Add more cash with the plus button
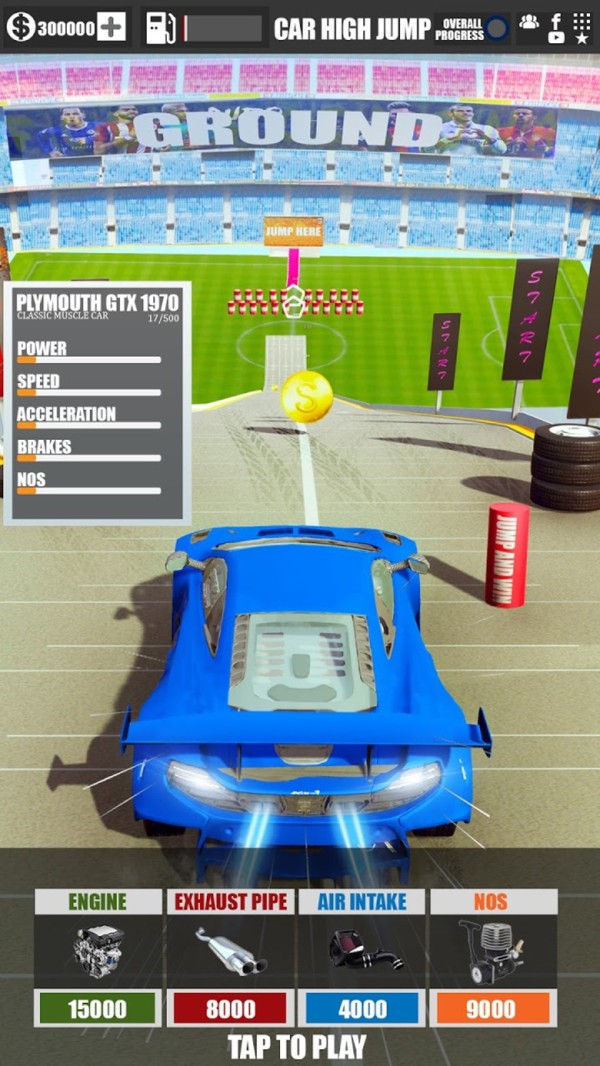The width and height of the screenshot is (600, 1066). 111,28
